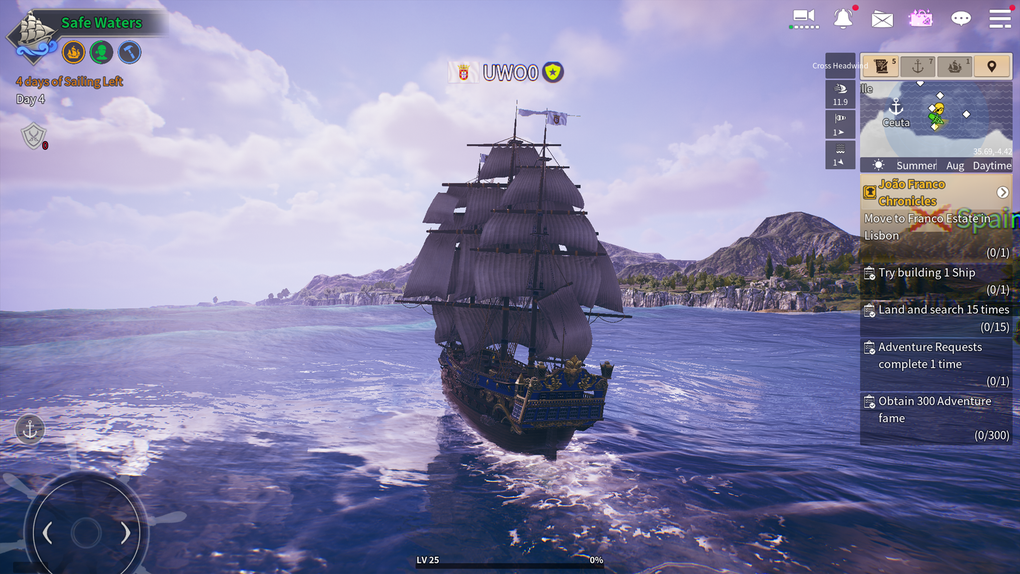Click the green sailor crew icon
The height and width of the screenshot is (574, 1020).
coord(101,52)
